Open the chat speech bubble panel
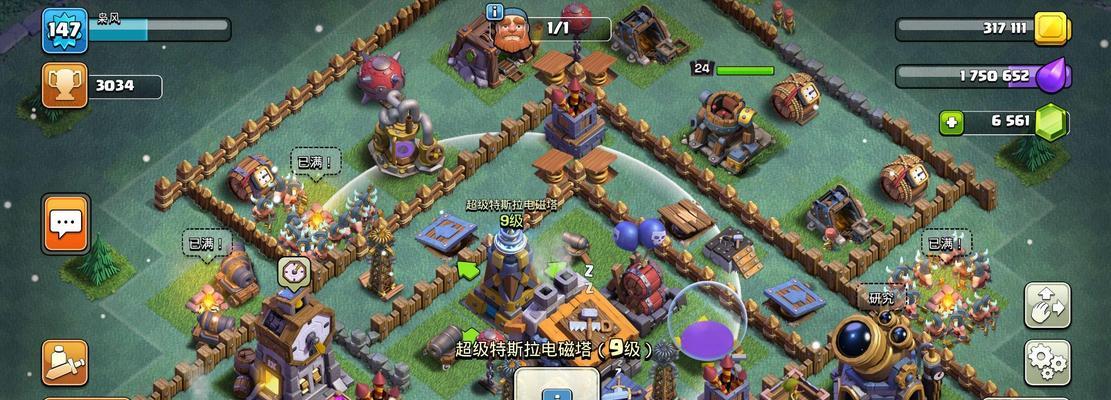 (66, 224)
